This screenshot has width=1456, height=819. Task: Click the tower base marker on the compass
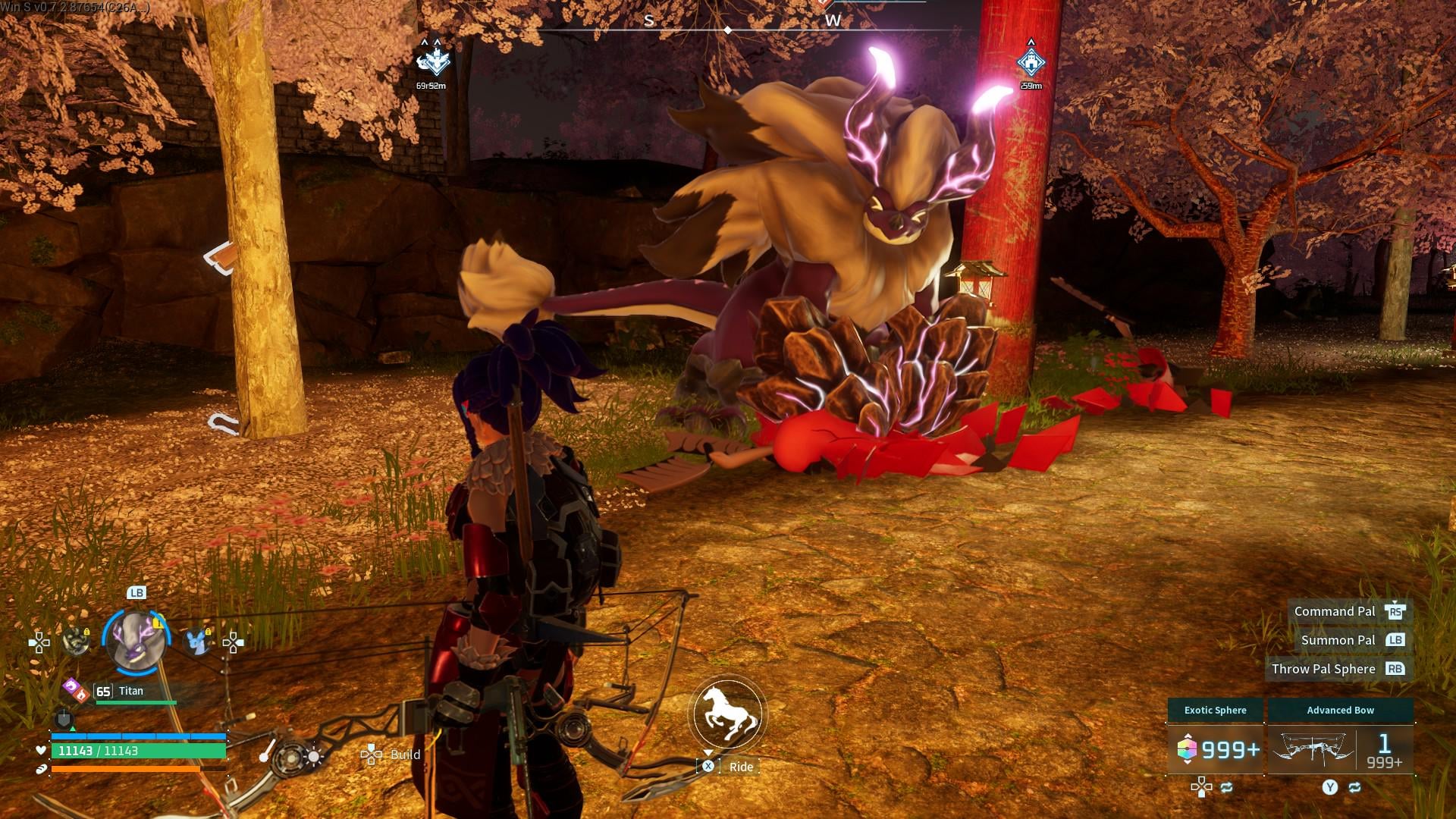click(1031, 62)
